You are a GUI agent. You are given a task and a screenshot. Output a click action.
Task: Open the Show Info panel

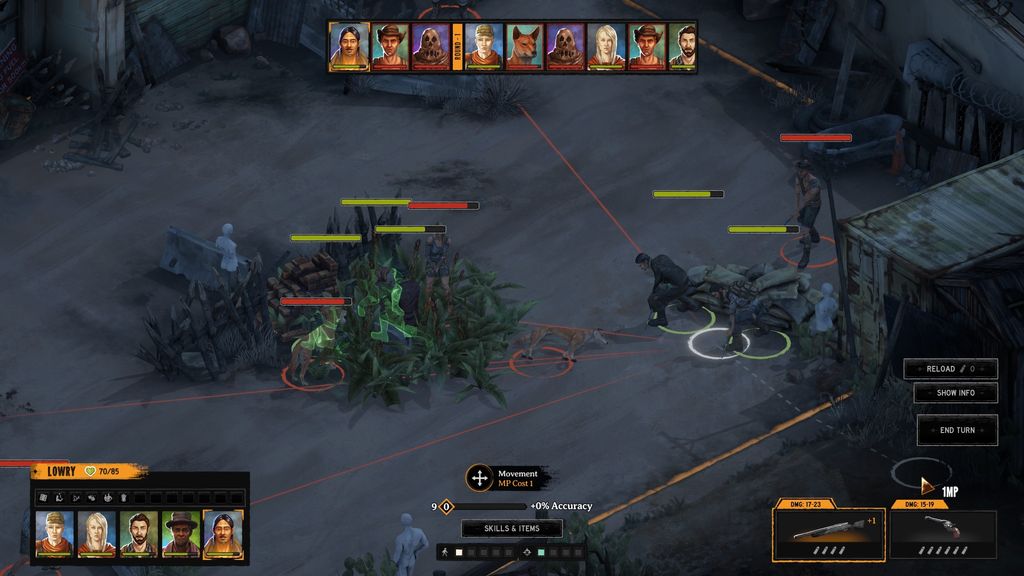coord(955,393)
